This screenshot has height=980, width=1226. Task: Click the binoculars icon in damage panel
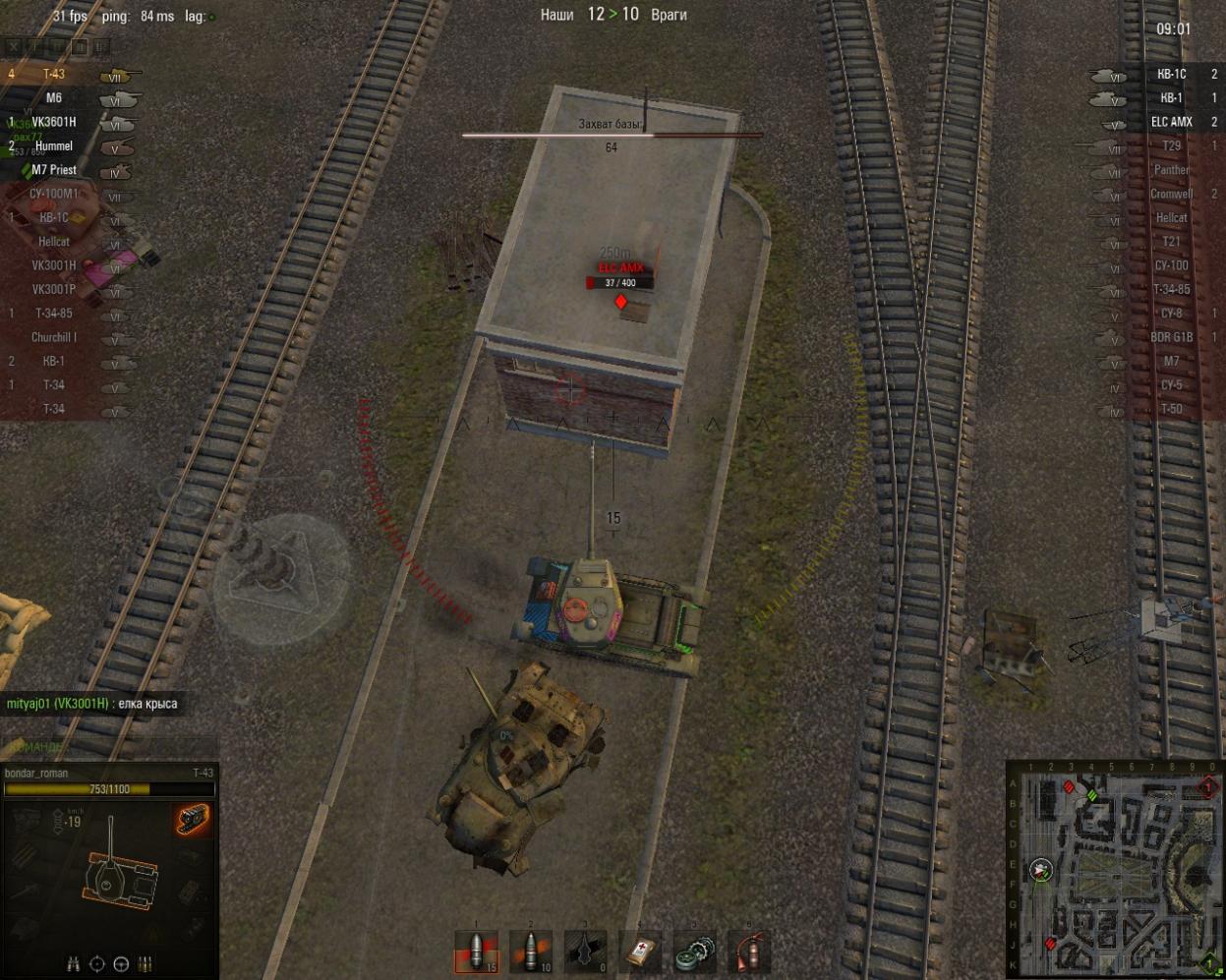pos(74,964)
